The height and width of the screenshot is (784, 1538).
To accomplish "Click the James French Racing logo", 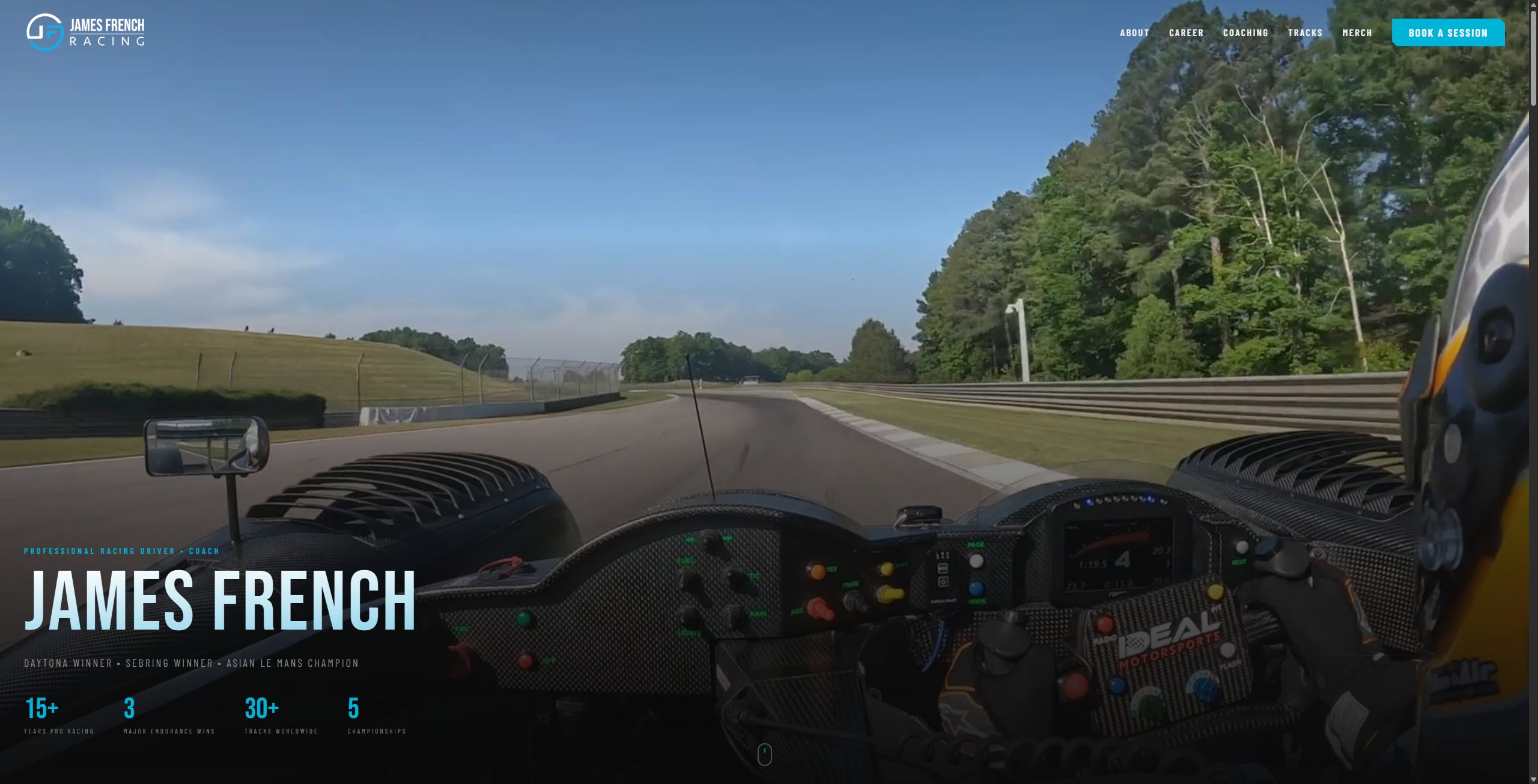I will point(87,33).
